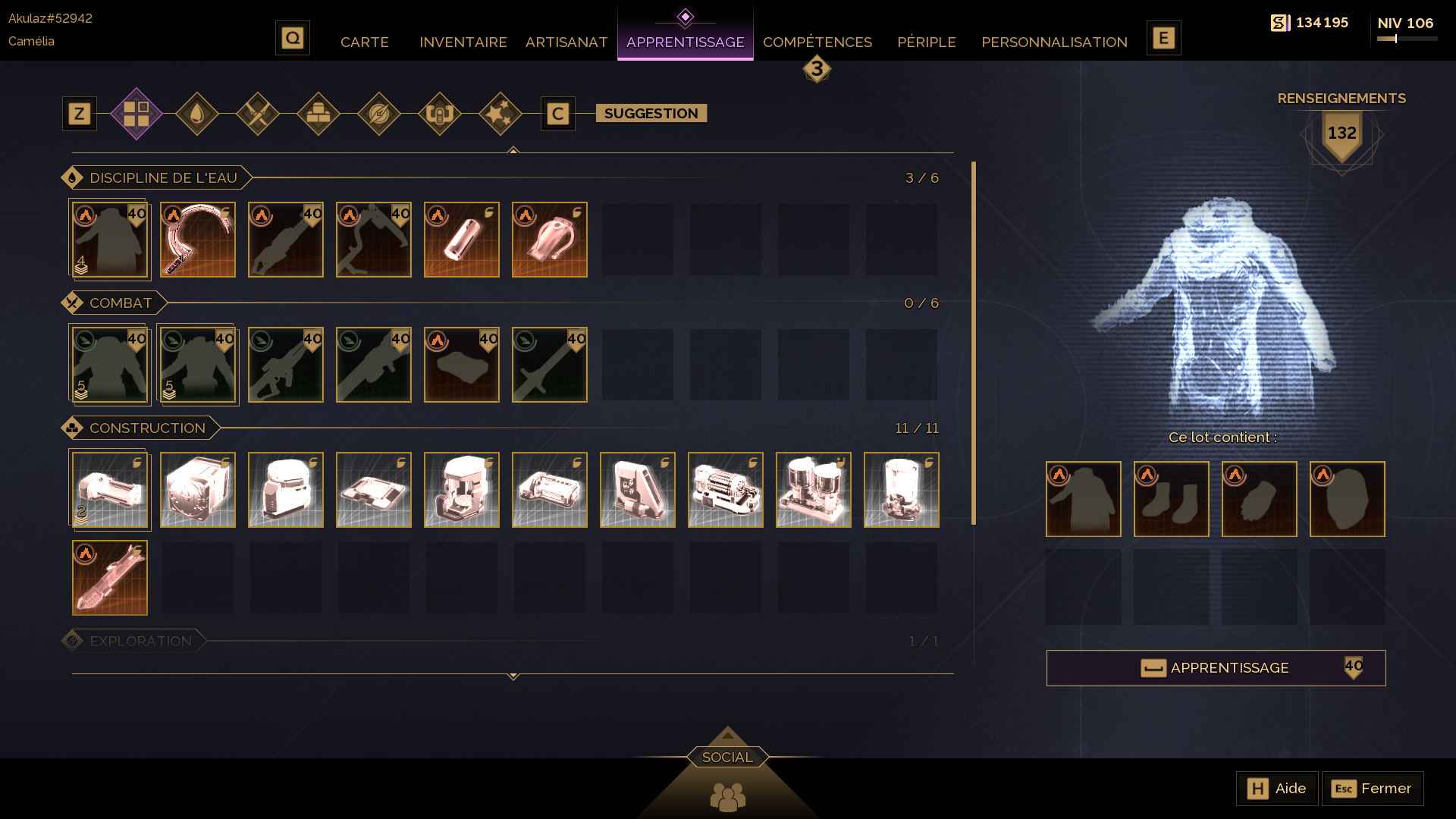Filter by water discipline droplet icon
Viewport: 1456px width, 819px height.
click(x=197, y=114)
